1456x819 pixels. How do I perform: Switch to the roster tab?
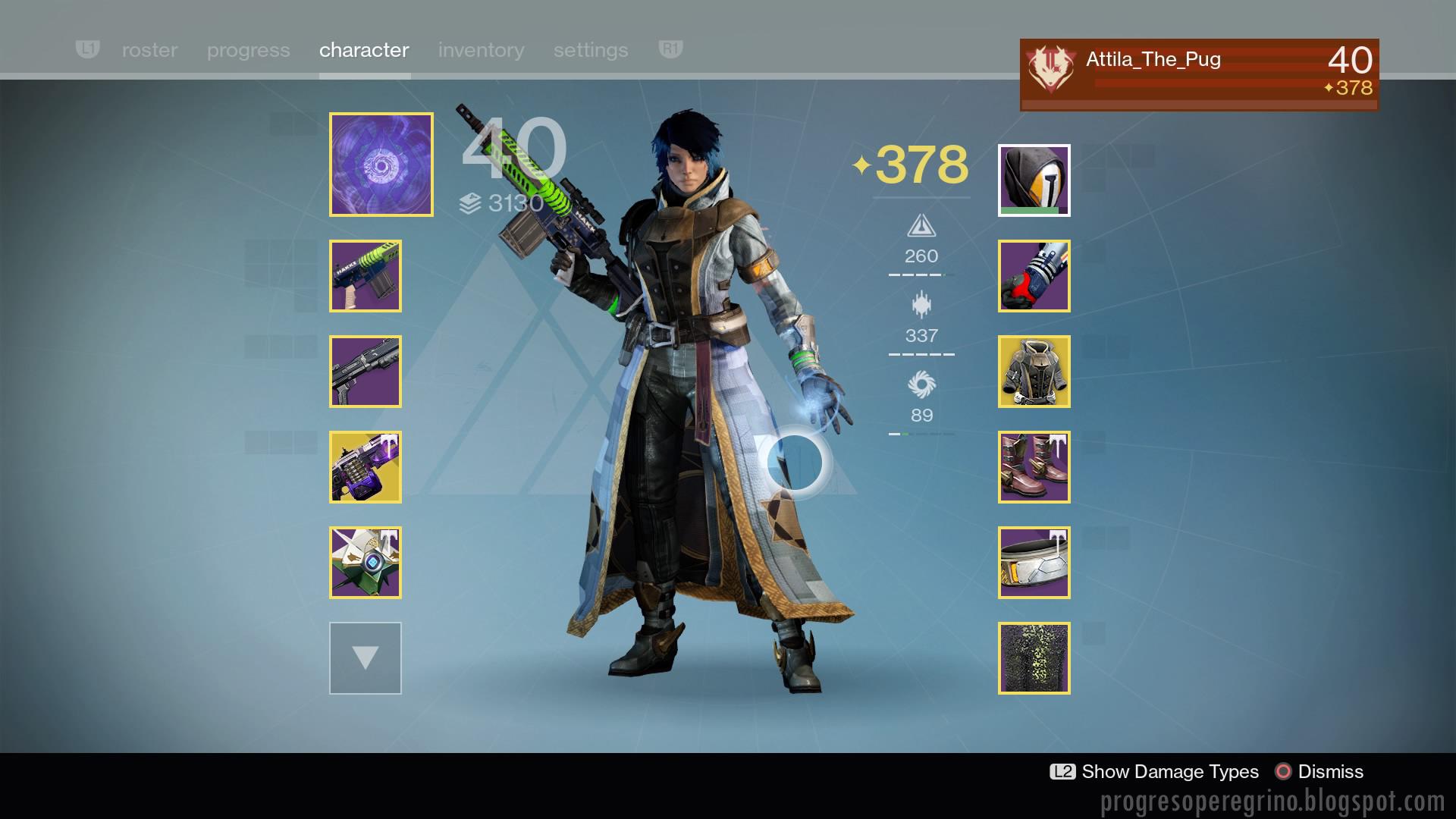click(x=149, y=50)
